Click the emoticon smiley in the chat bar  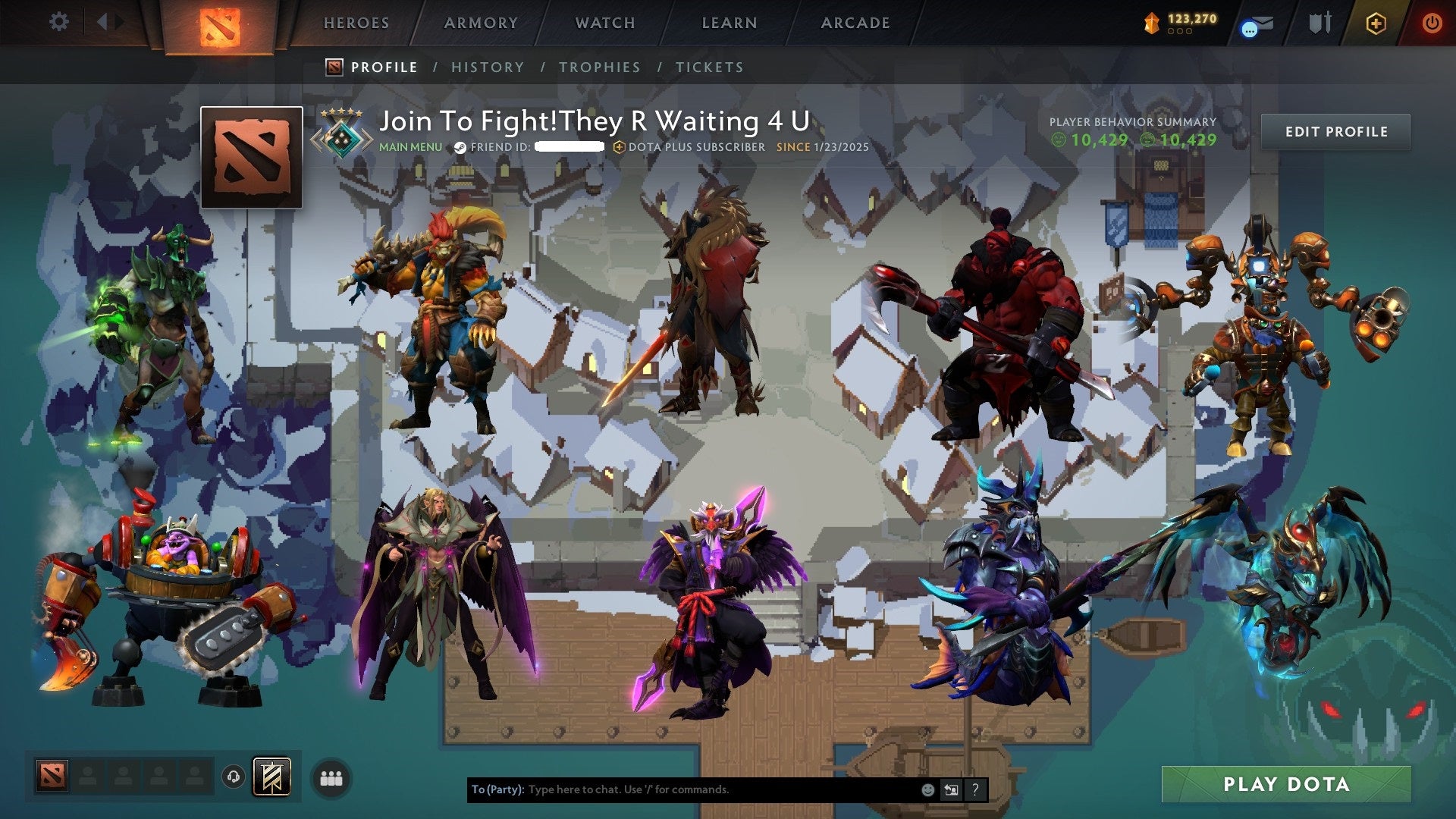click(927, 789)
